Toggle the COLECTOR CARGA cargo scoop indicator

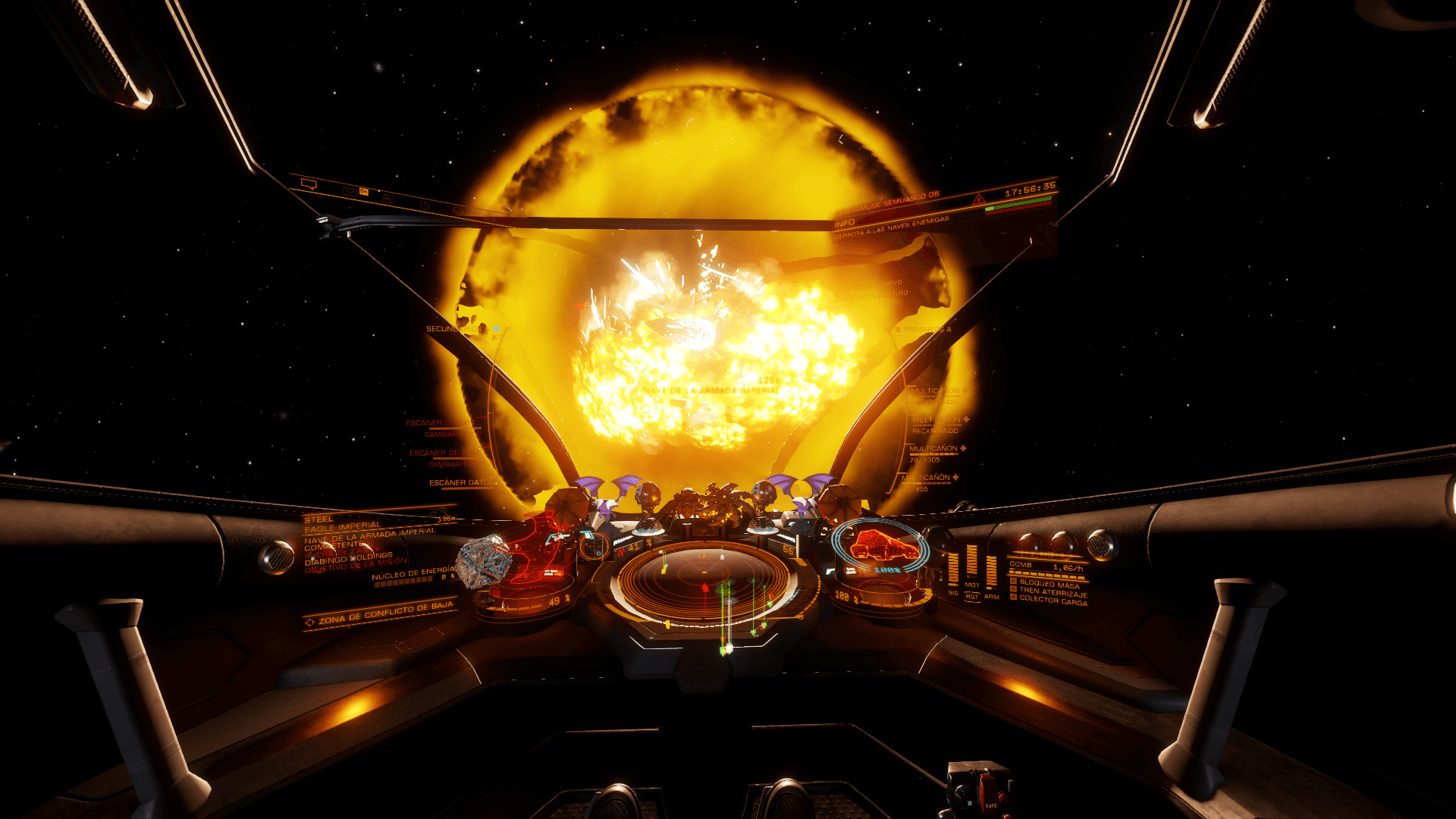[x=1013, y=597]
